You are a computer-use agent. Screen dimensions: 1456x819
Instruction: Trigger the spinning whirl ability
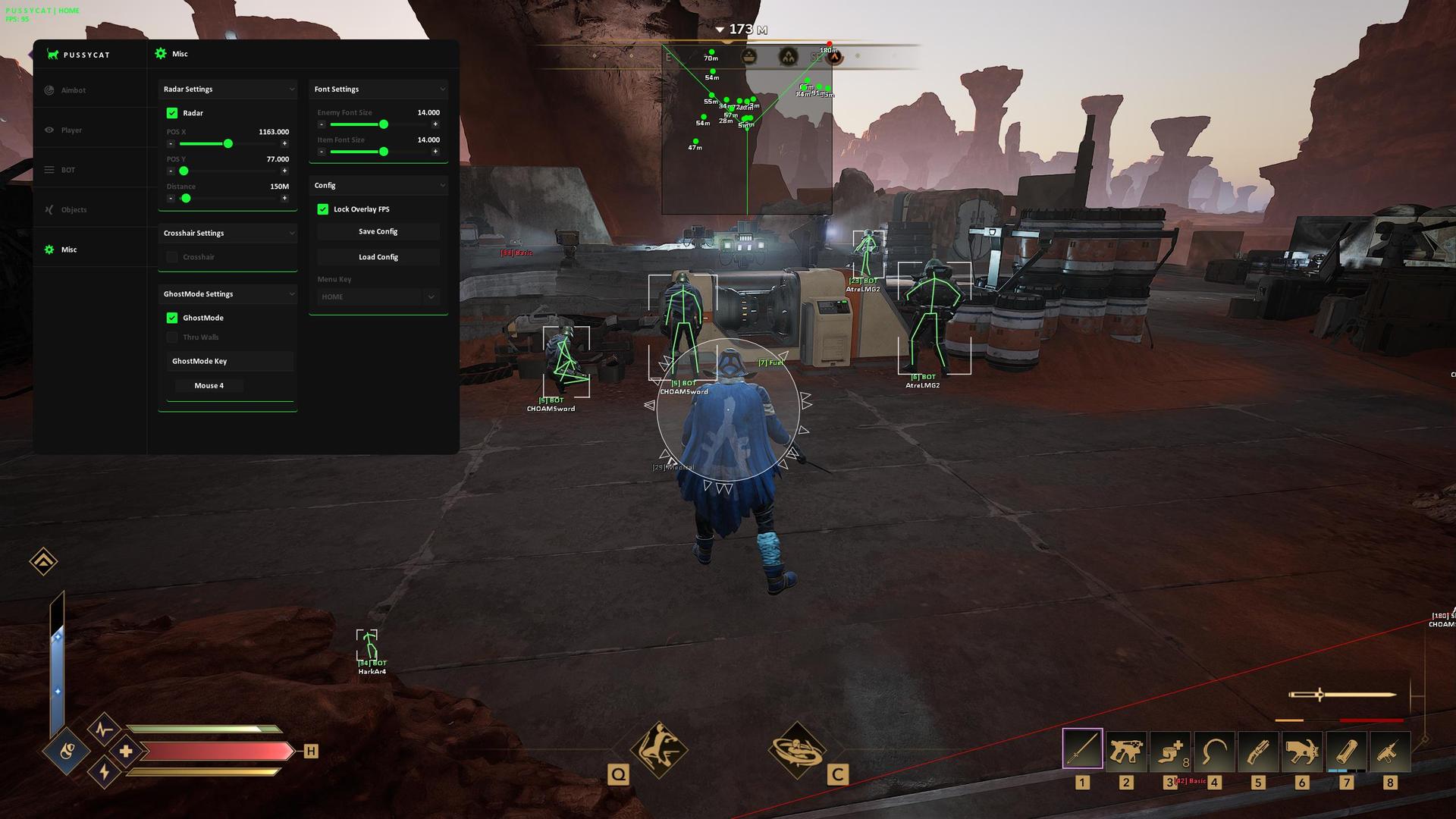click(796, 748)
